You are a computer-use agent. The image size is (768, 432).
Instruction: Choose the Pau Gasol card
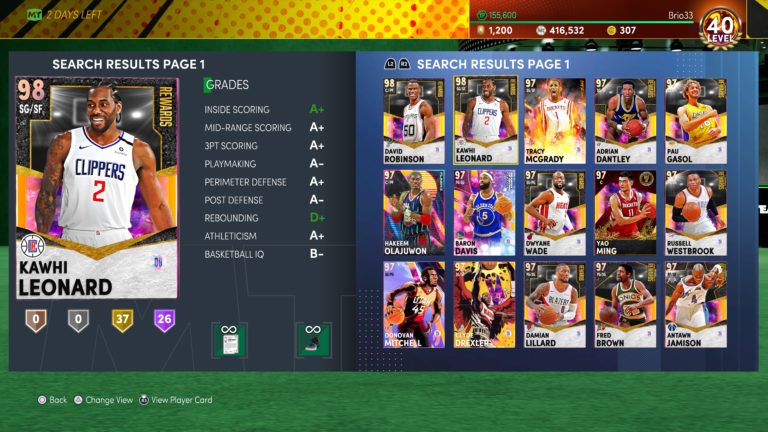[696, 120]
